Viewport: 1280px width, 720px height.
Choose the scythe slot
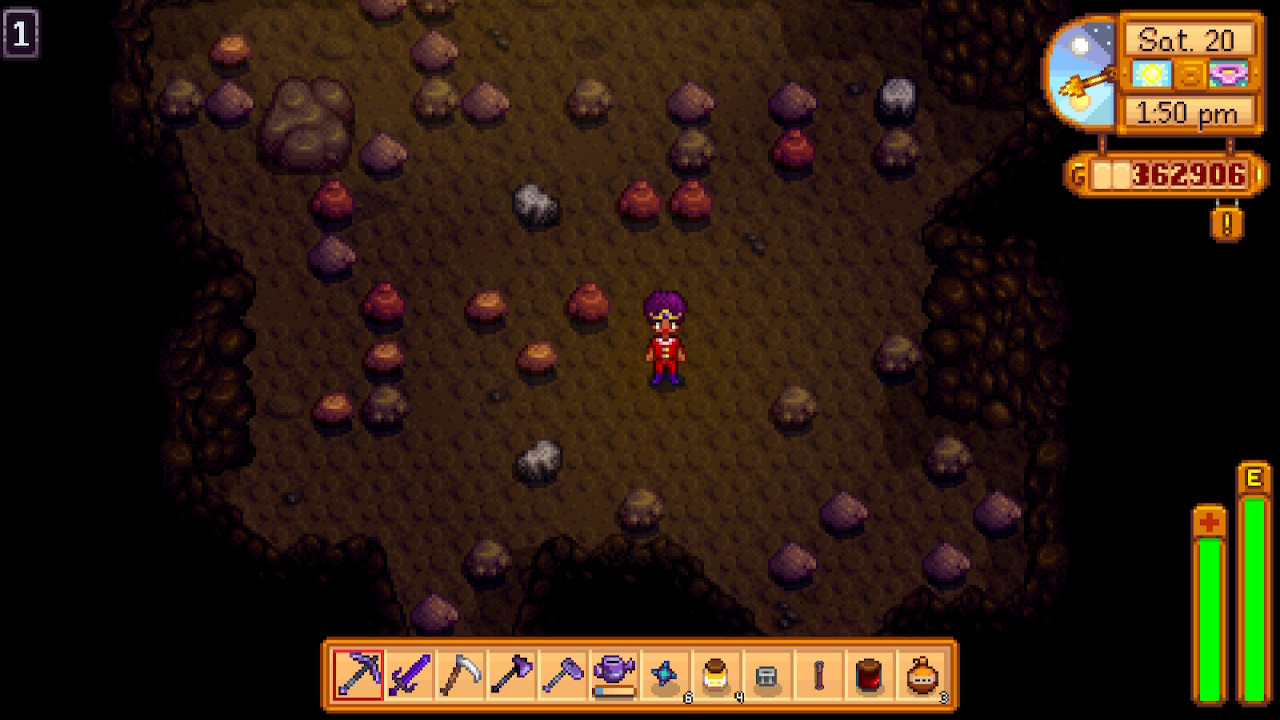point(461,676)
